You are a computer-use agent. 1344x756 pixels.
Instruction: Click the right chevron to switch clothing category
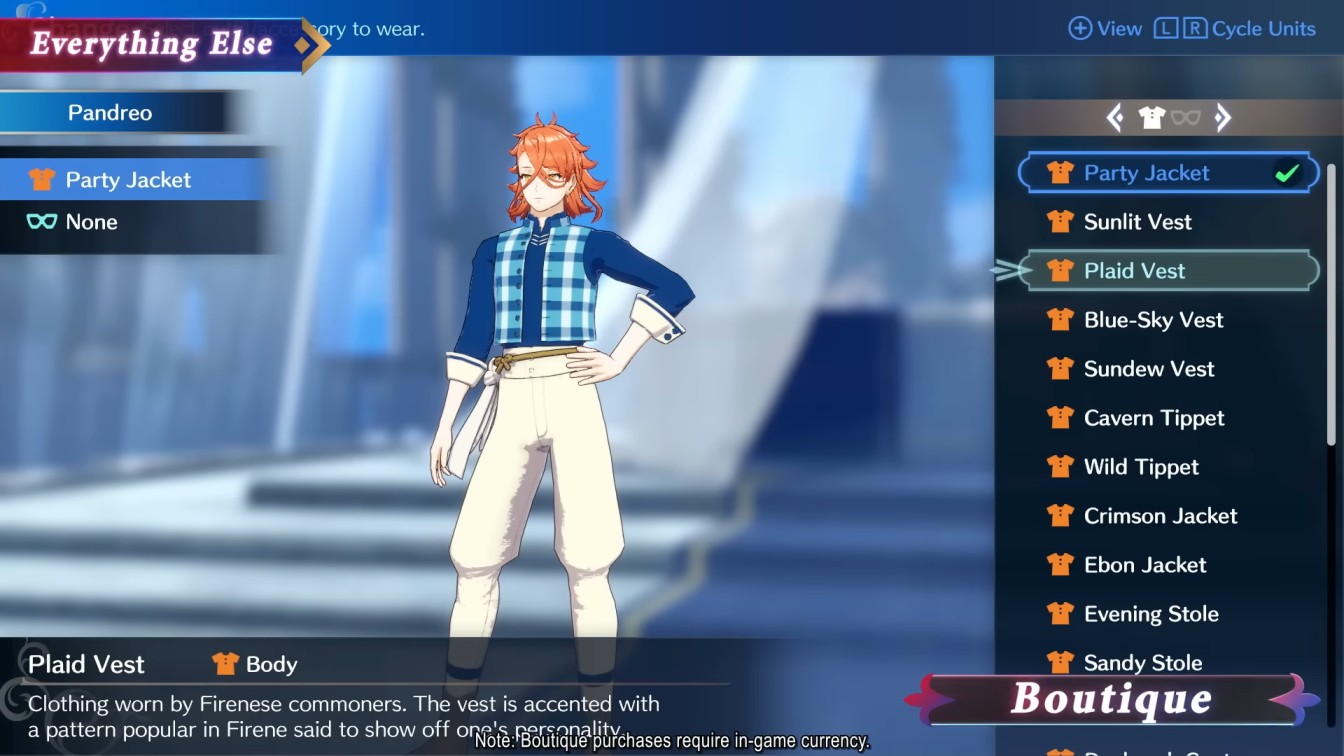click(1222, 117)
